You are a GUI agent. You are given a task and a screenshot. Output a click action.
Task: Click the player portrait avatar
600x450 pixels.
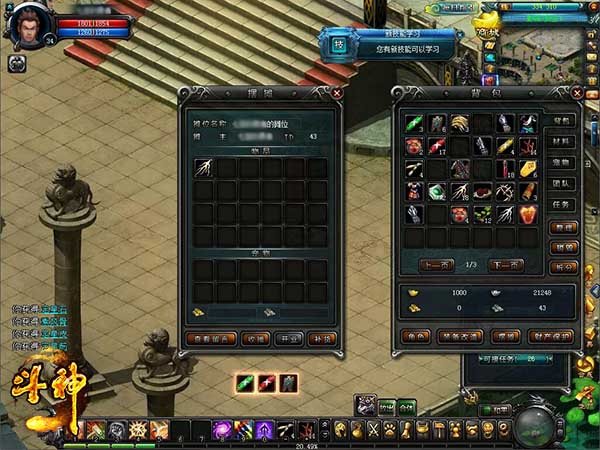tap(26, 25)
